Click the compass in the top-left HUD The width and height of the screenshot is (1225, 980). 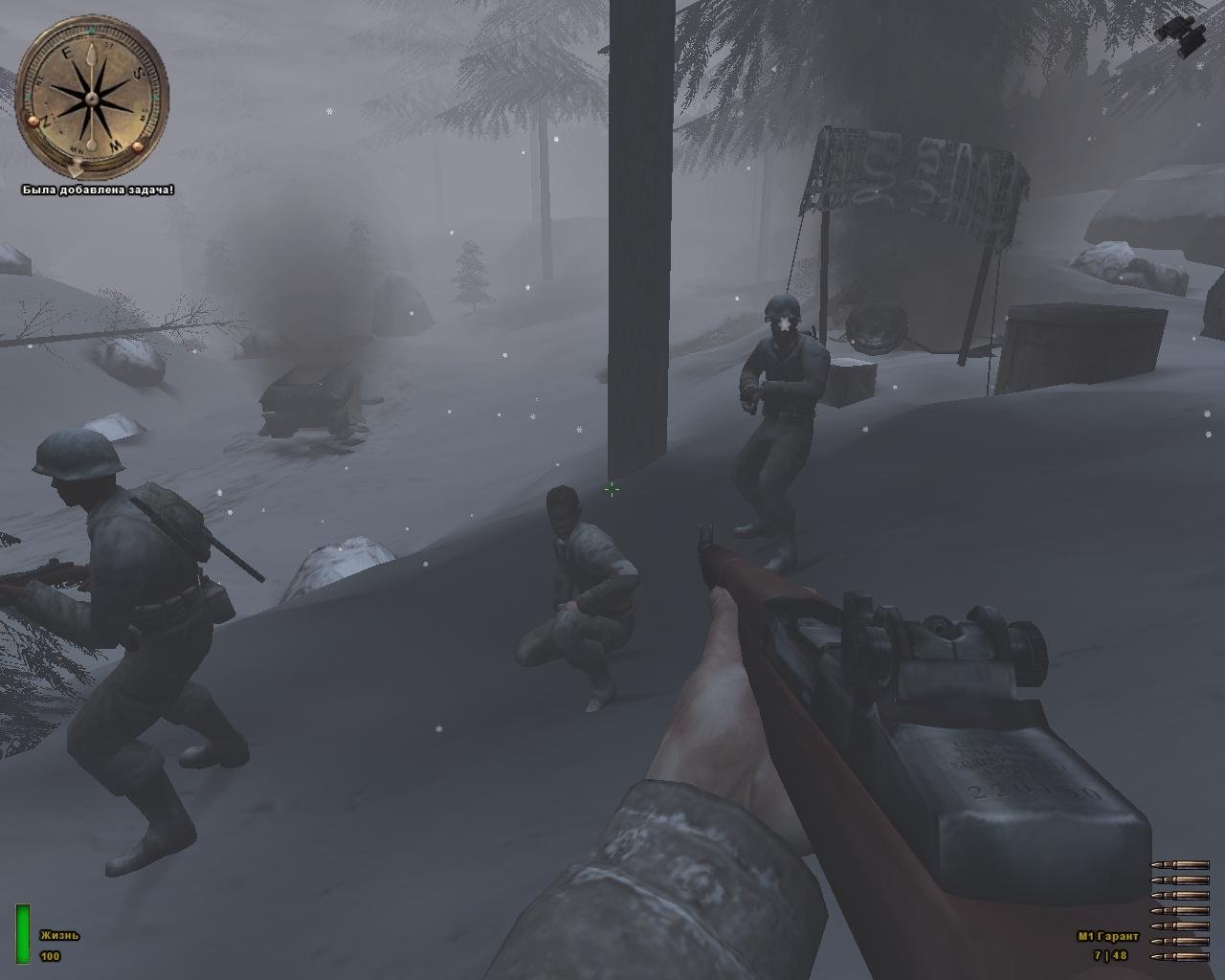91,96
